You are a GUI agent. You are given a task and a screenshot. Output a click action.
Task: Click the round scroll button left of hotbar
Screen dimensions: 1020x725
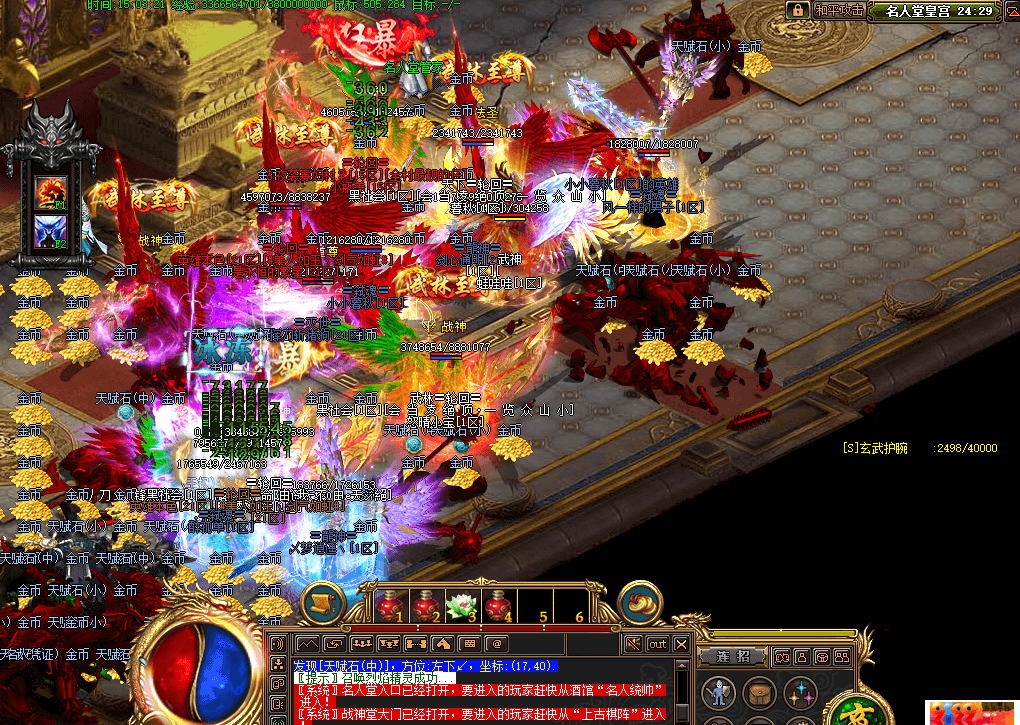(x=323, y=601)
